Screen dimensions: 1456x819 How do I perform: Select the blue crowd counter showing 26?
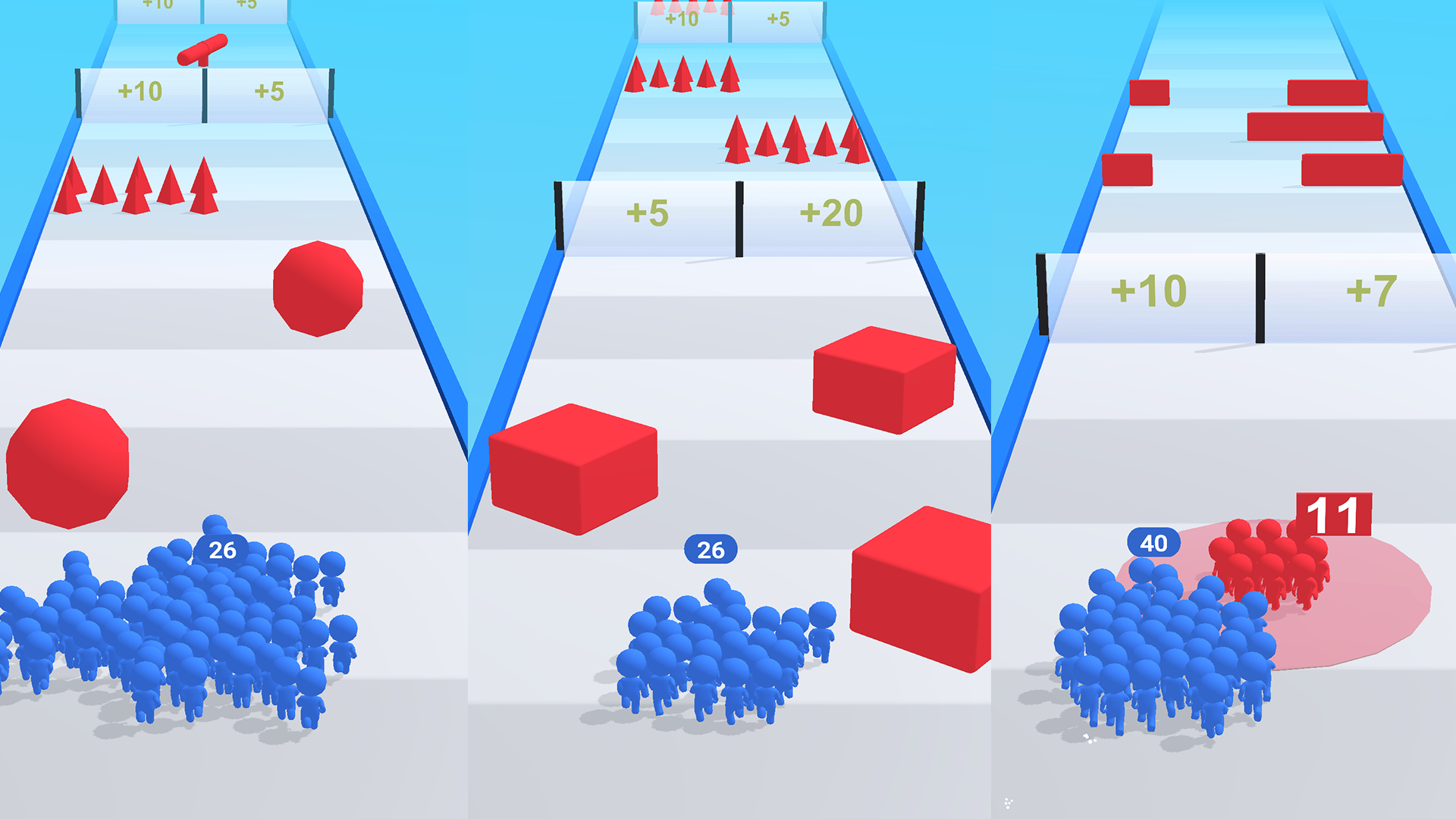222,551
